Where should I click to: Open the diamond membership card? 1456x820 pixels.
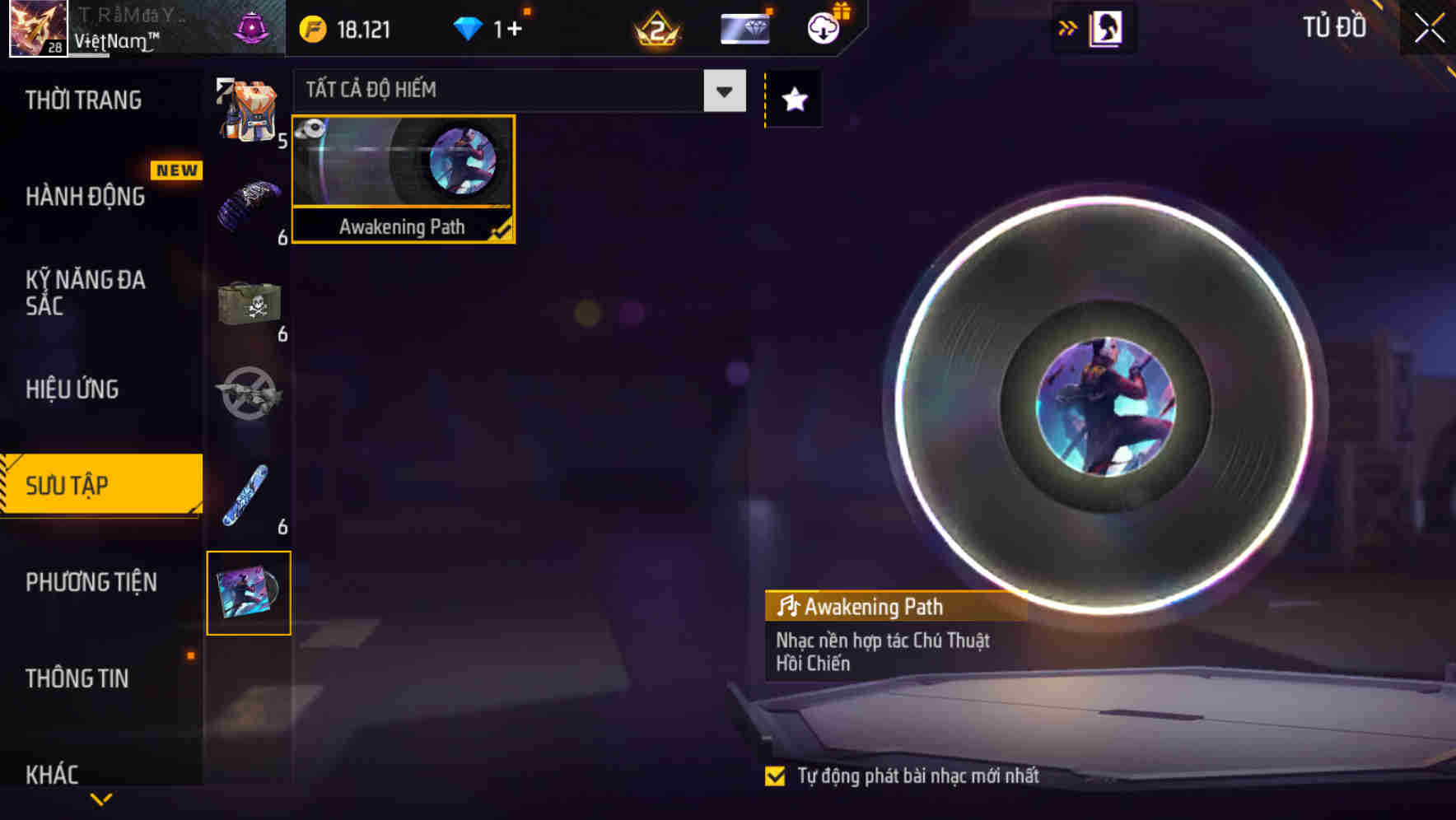[744, 27]
